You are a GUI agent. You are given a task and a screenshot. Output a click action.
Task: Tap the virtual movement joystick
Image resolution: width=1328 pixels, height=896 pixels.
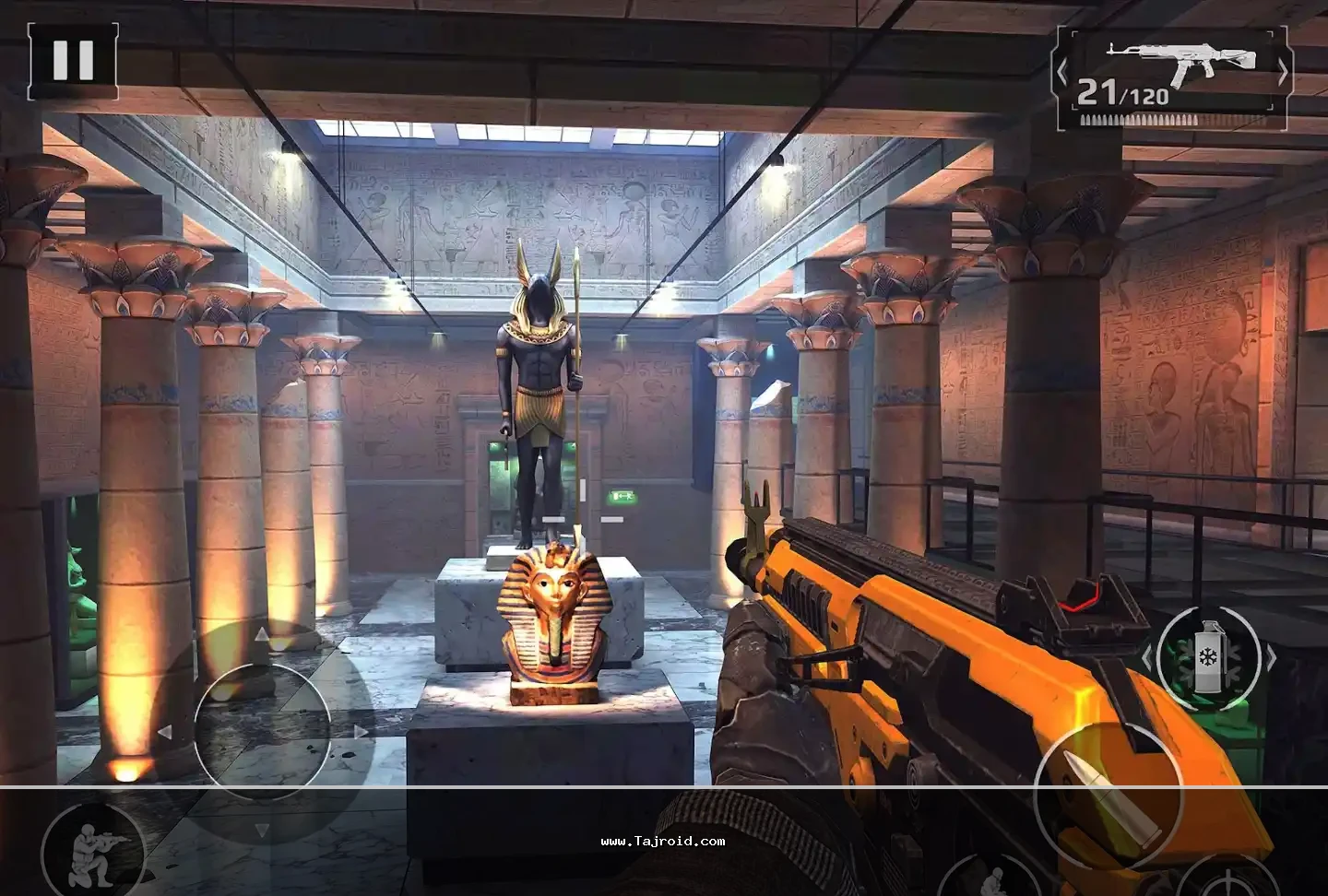click(x=262, y=731)
